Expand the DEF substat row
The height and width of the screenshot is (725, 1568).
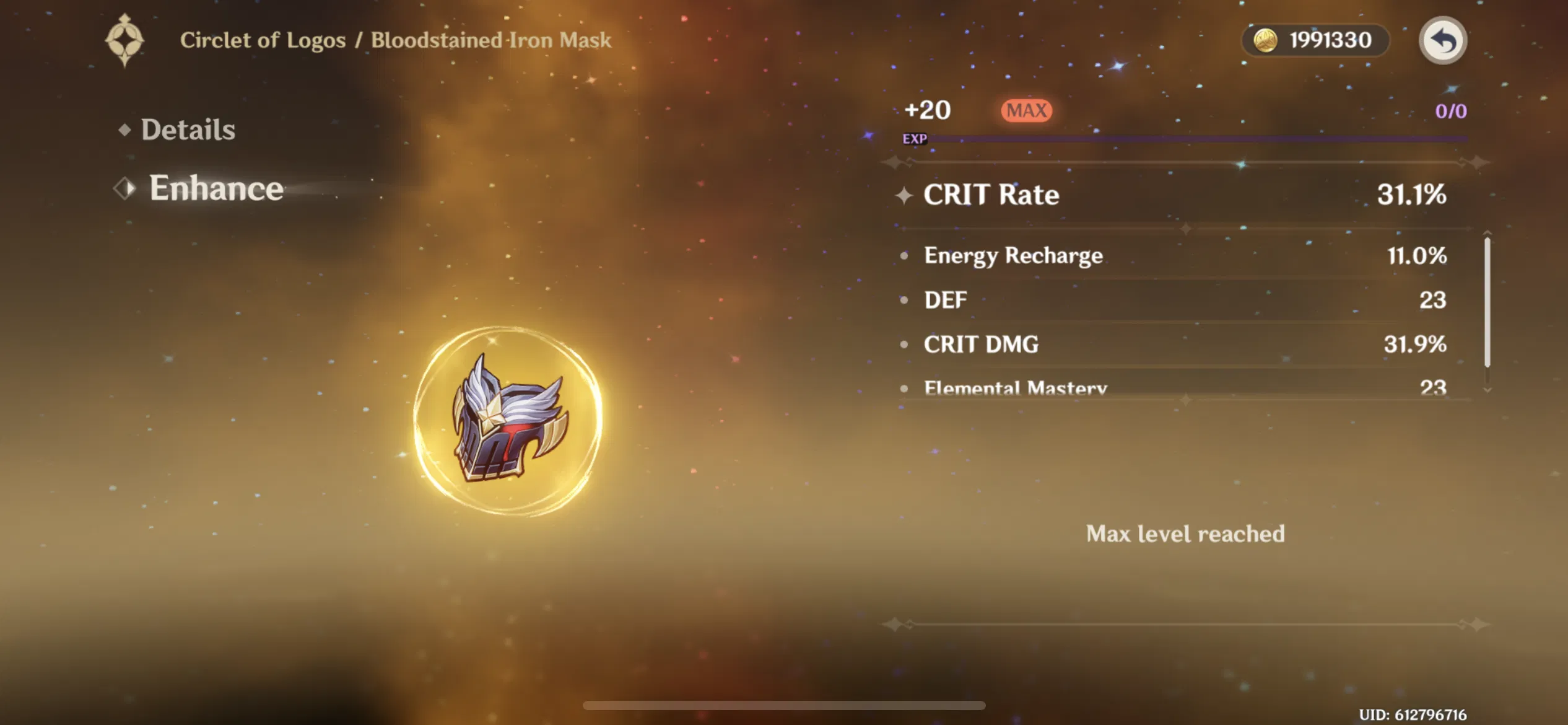[x=1177, y=300]
